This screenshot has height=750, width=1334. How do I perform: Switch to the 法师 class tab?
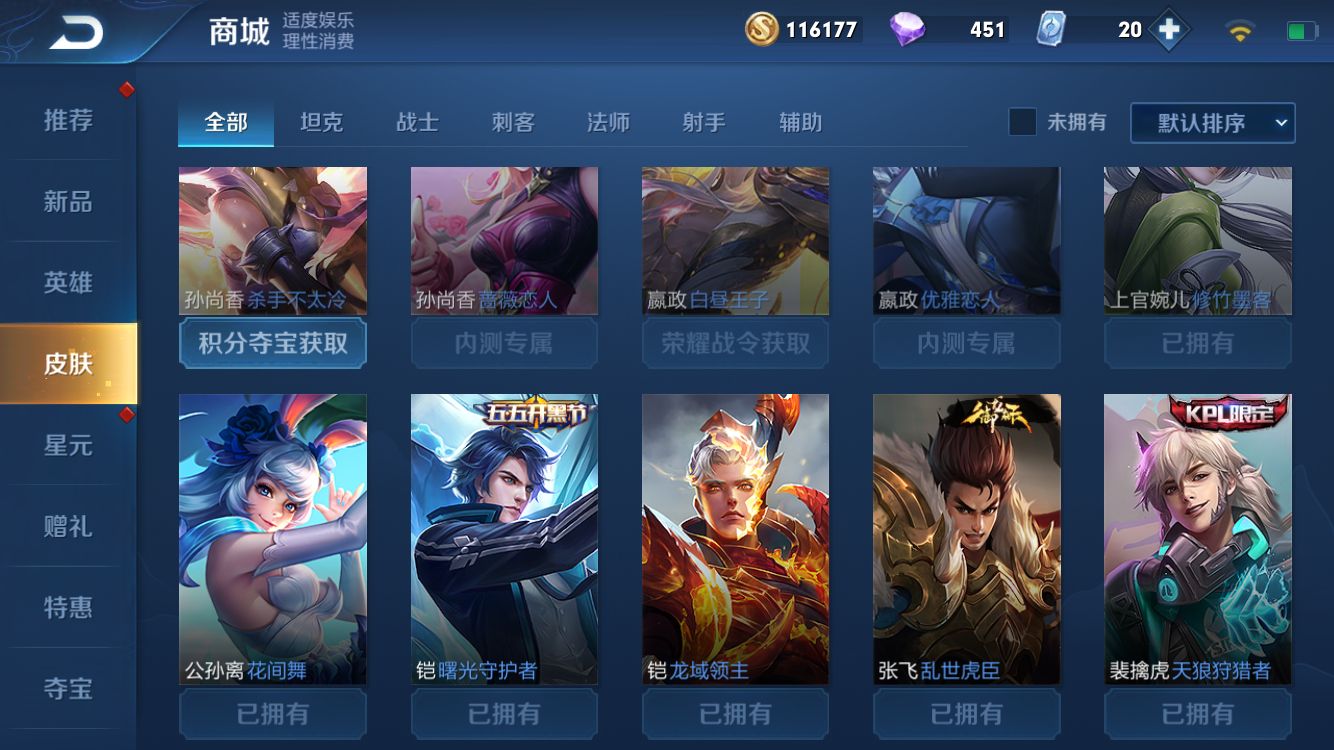coord(609,122)
